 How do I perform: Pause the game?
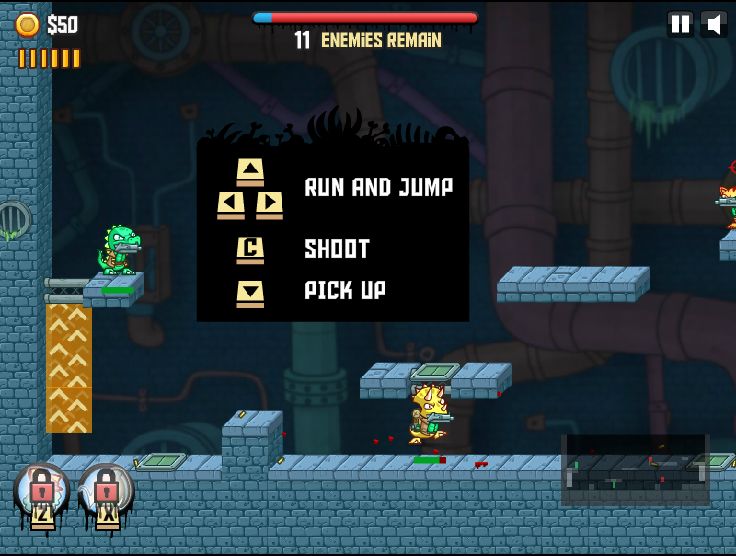pyautogui.click(x=680, y=25)
